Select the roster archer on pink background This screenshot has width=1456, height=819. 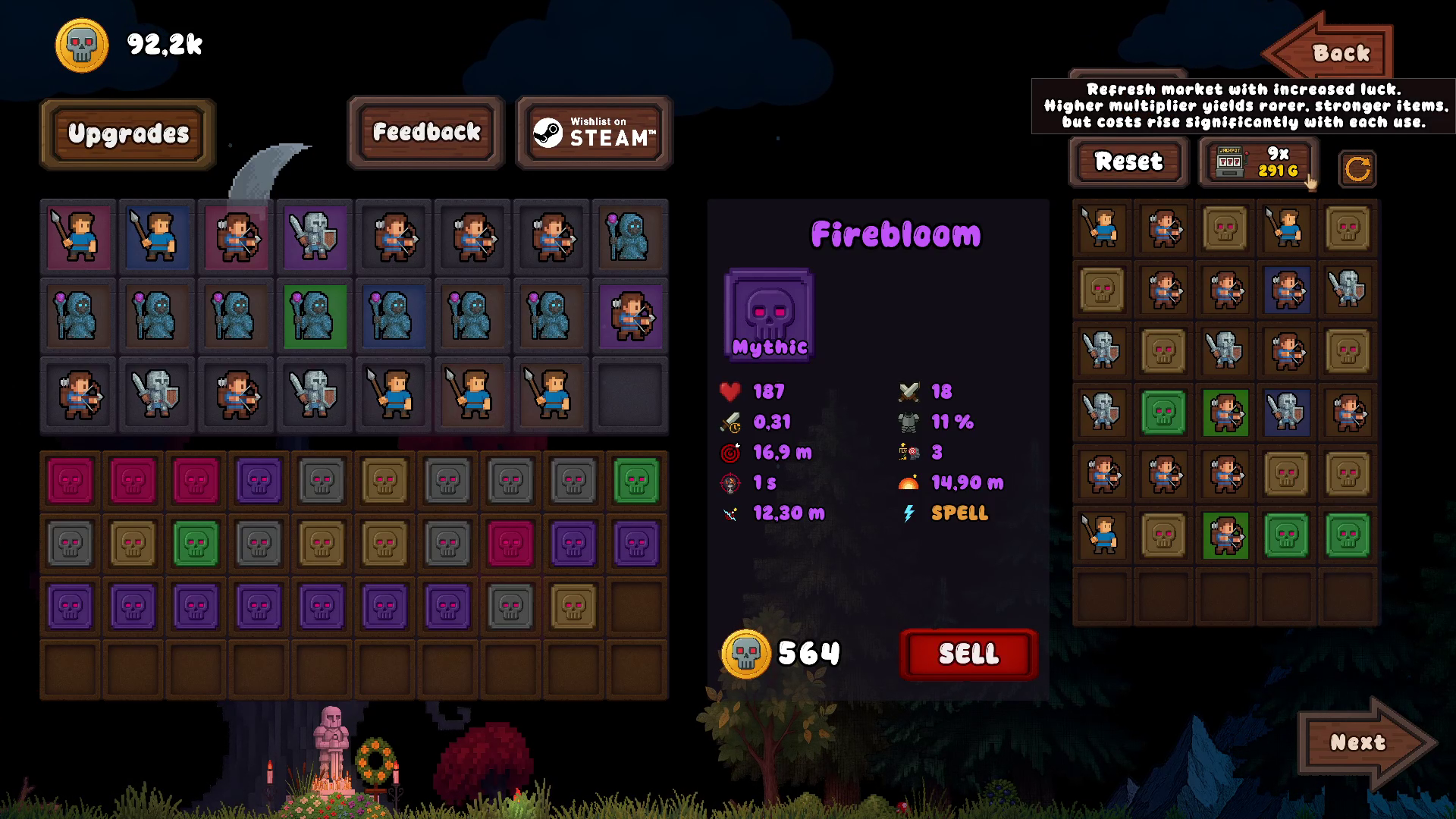[x=237, y=237]
